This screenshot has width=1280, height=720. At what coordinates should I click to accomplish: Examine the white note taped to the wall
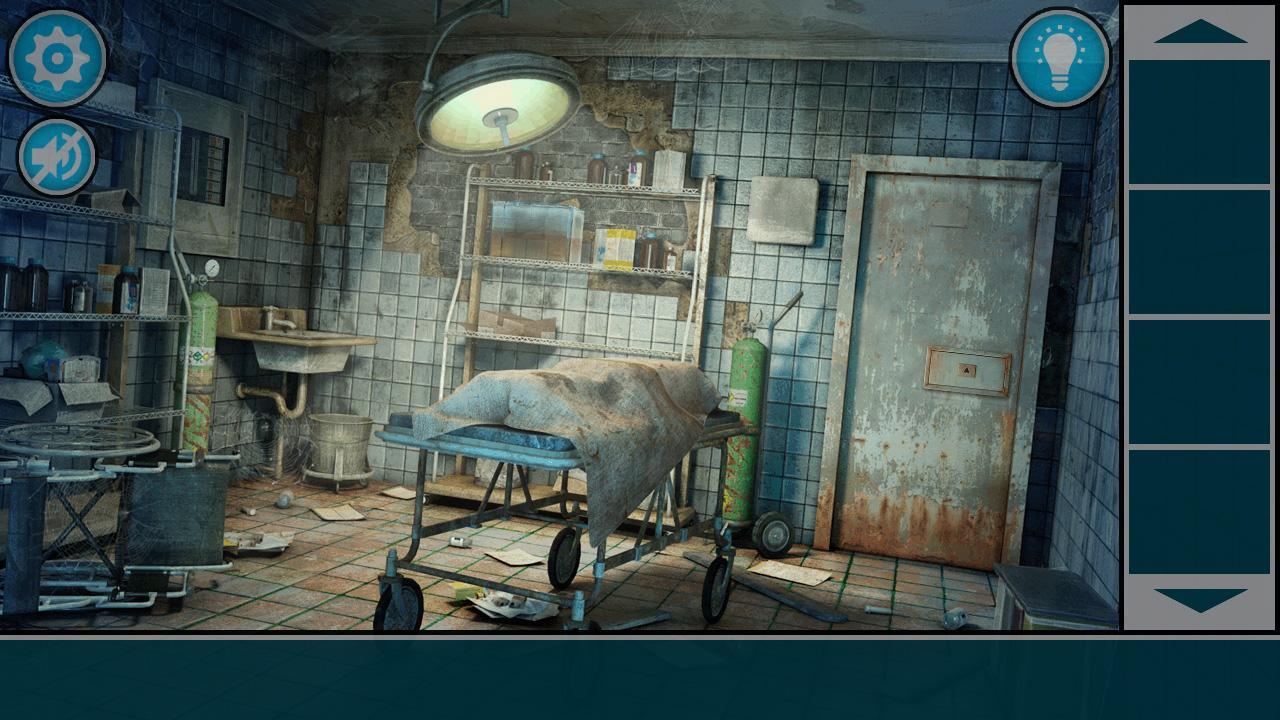pos(786,206)
